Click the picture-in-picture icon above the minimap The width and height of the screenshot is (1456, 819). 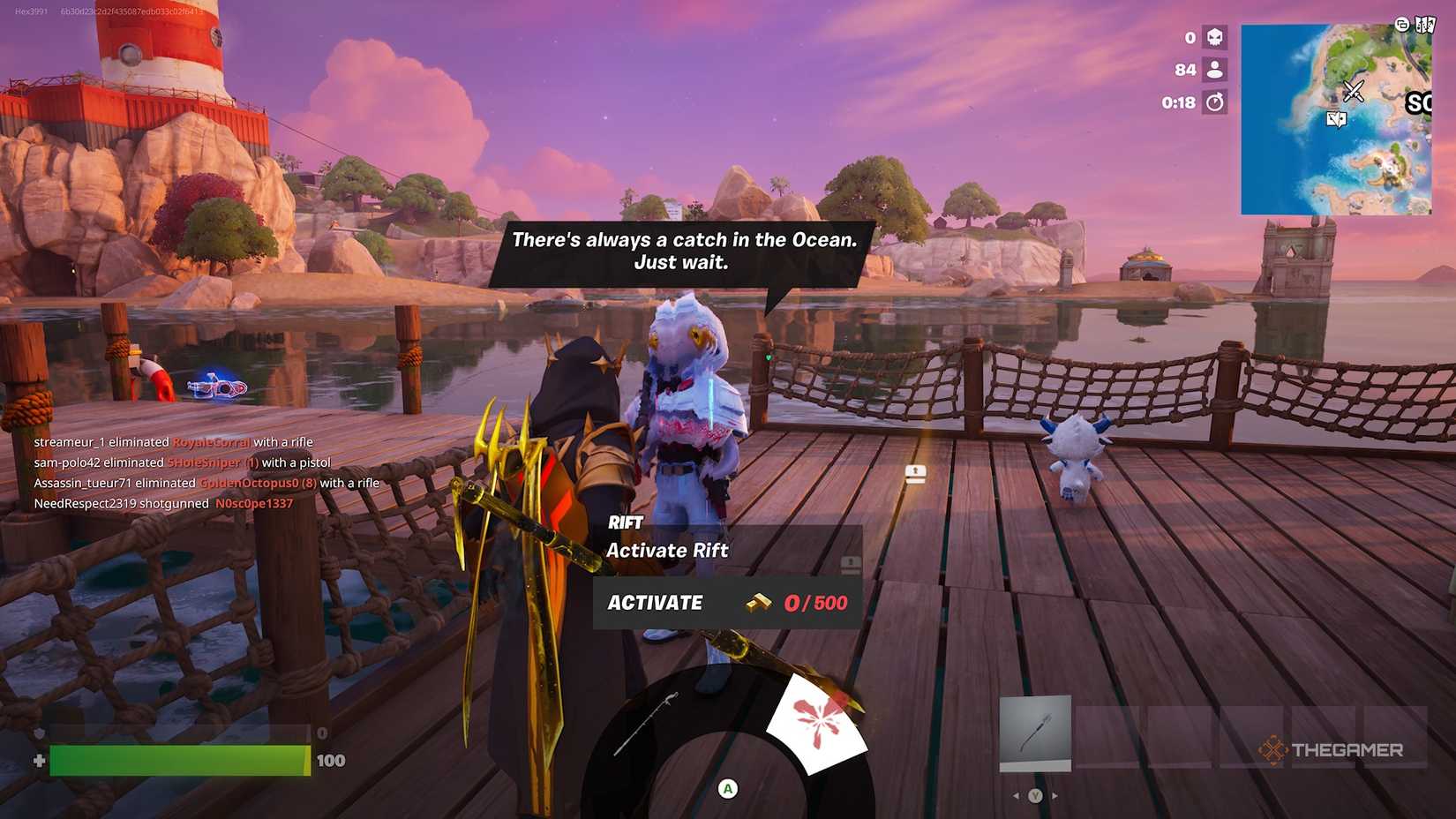tap(1402, 24)
